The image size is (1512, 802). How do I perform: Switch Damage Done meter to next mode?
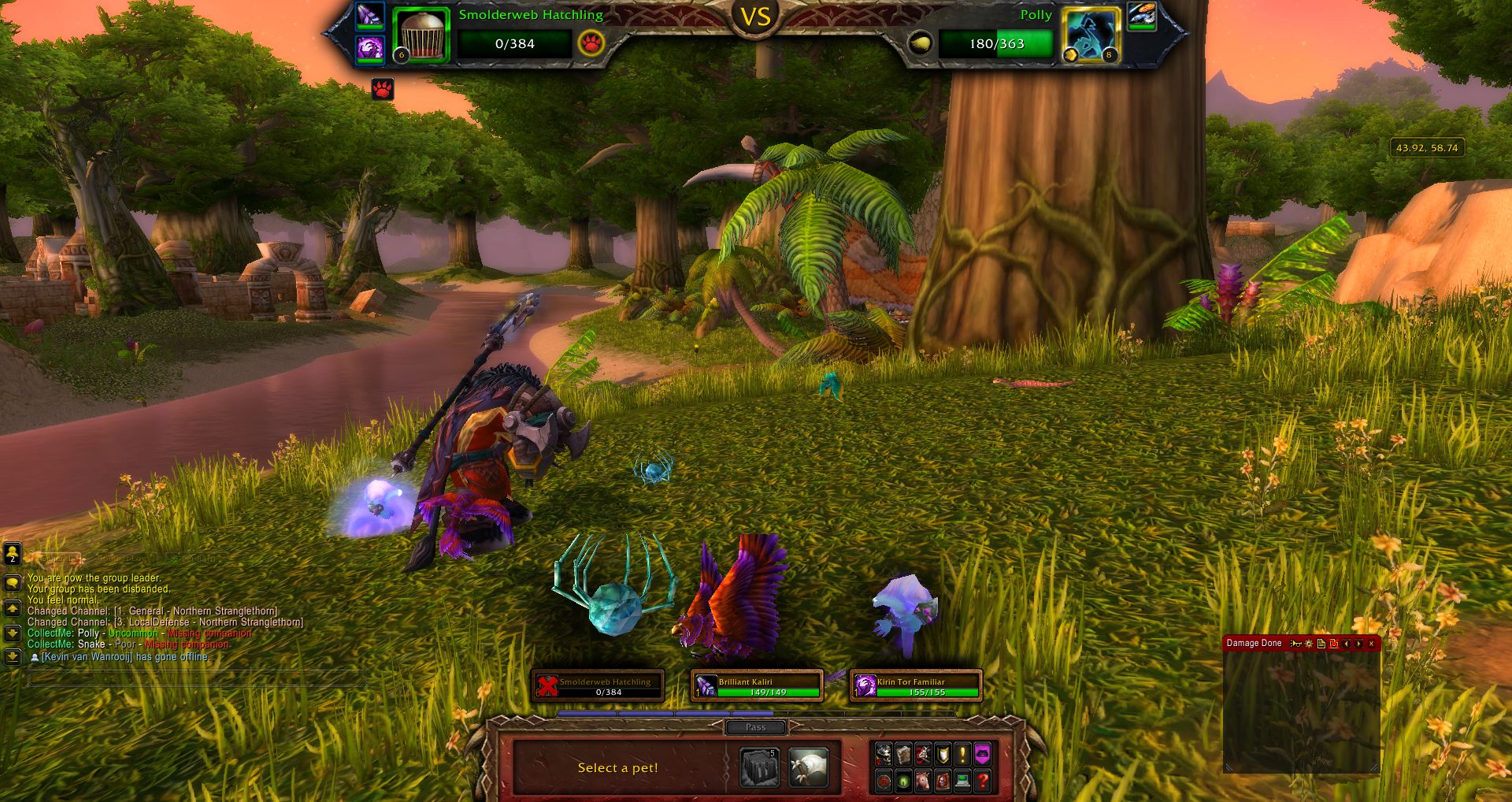point(1359,644)
